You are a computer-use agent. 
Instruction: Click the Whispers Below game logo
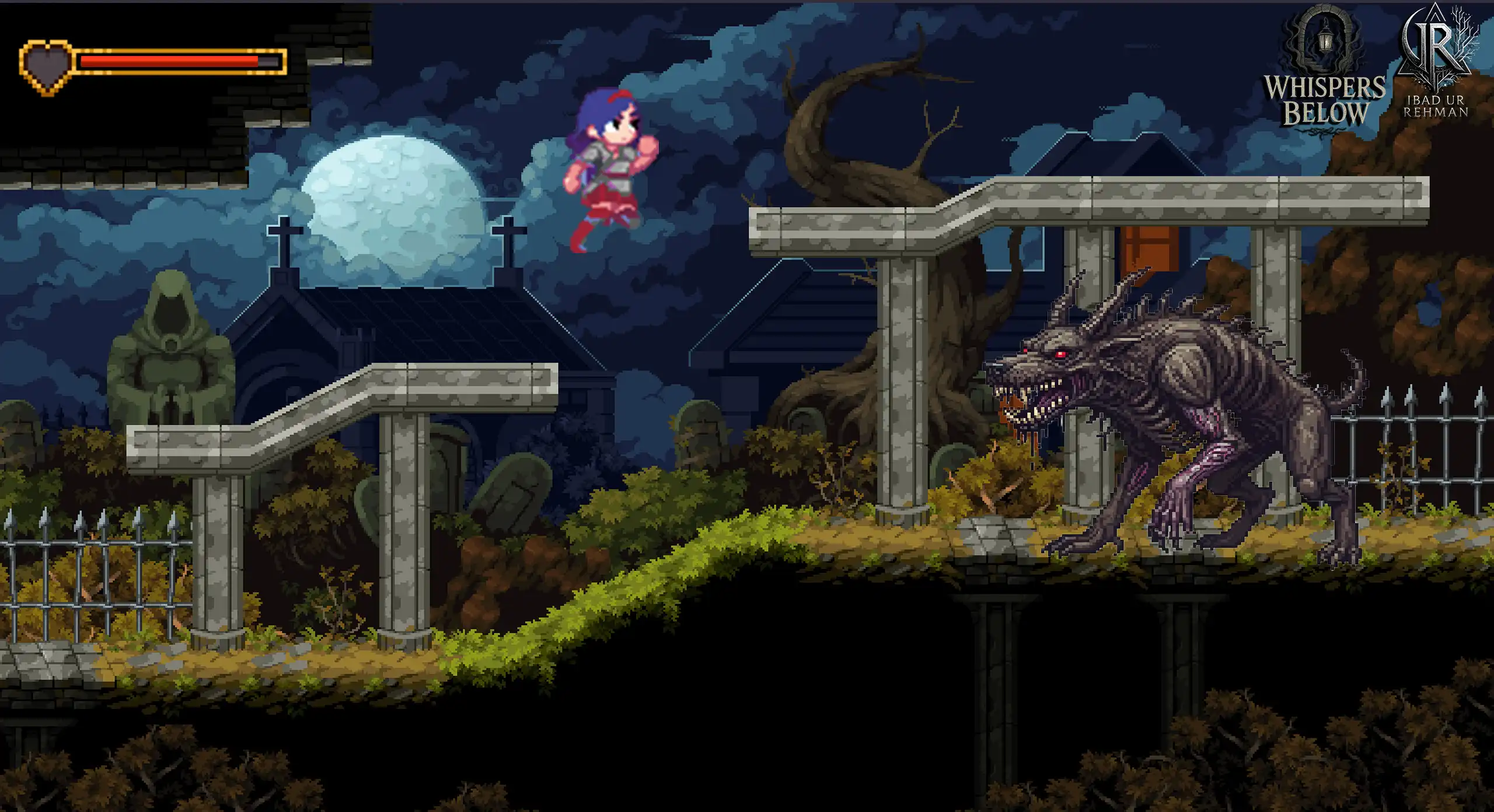click(x=1324, y=73)
